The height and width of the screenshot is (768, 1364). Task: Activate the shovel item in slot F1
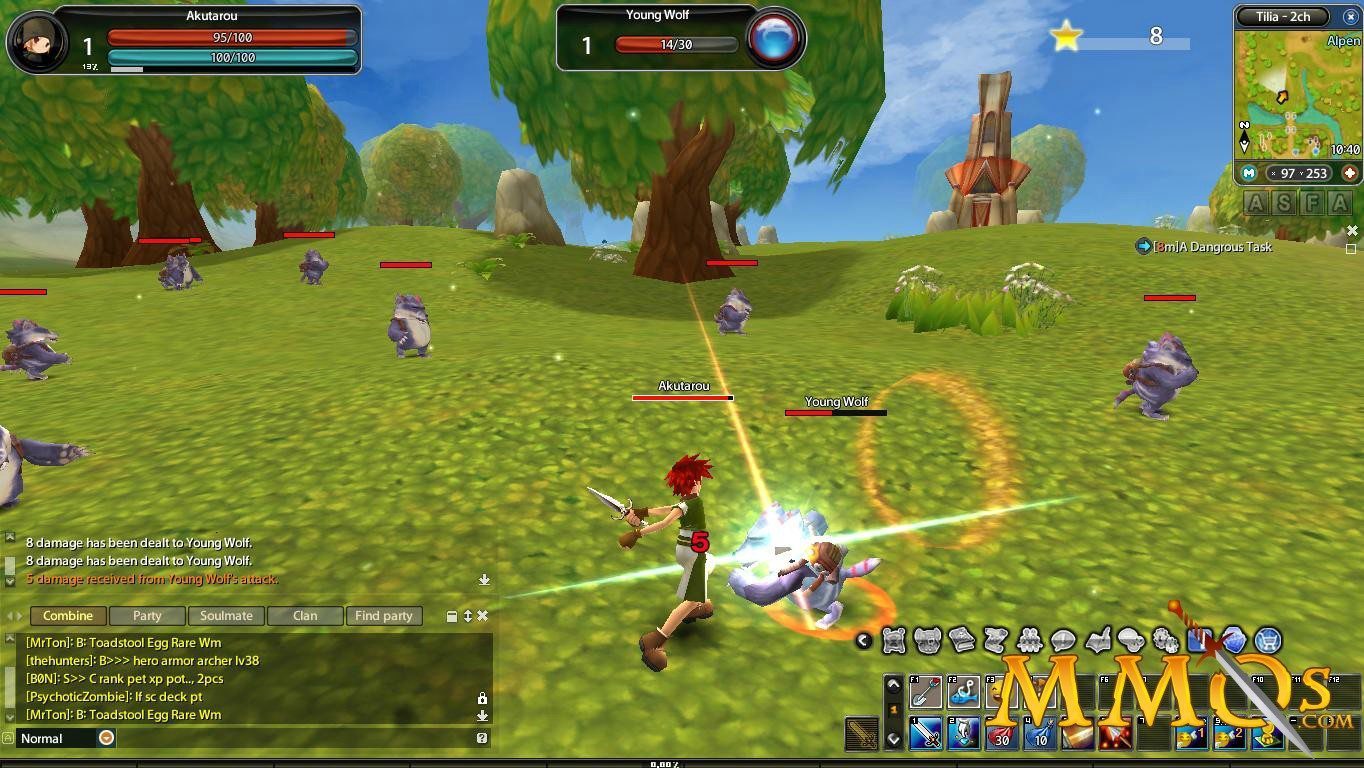[926, 692]
